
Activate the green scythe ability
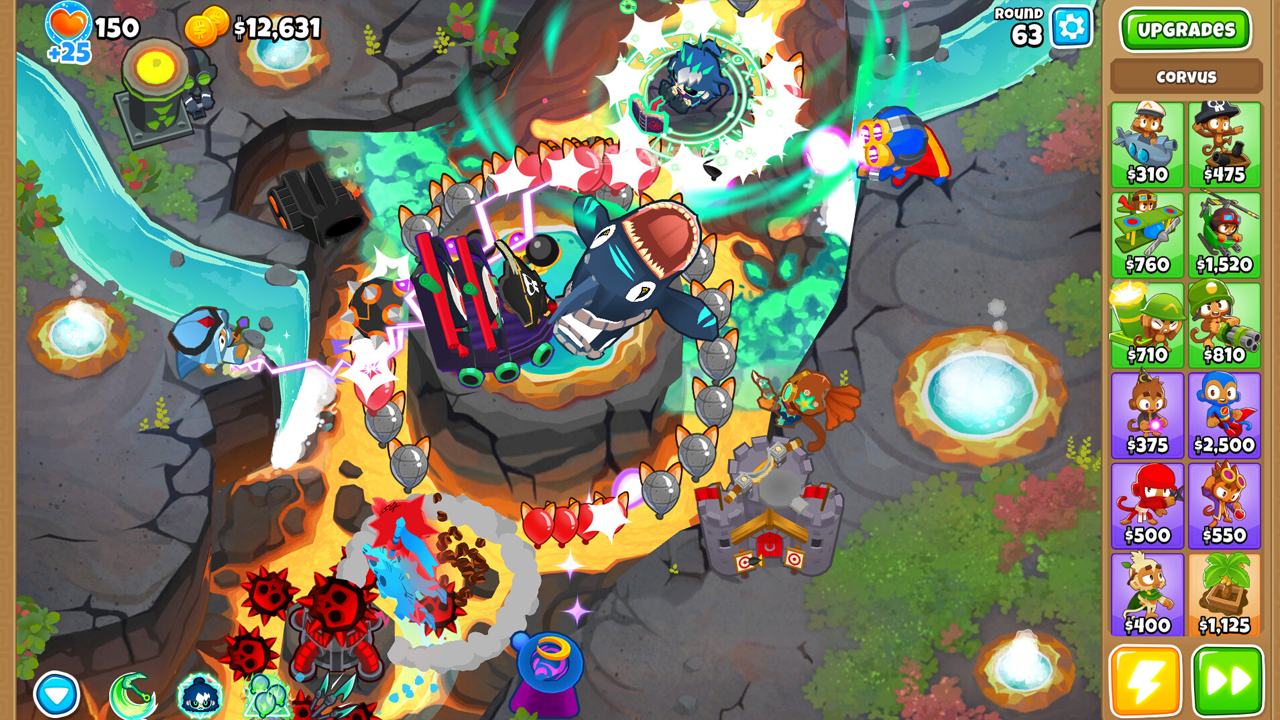132,696
